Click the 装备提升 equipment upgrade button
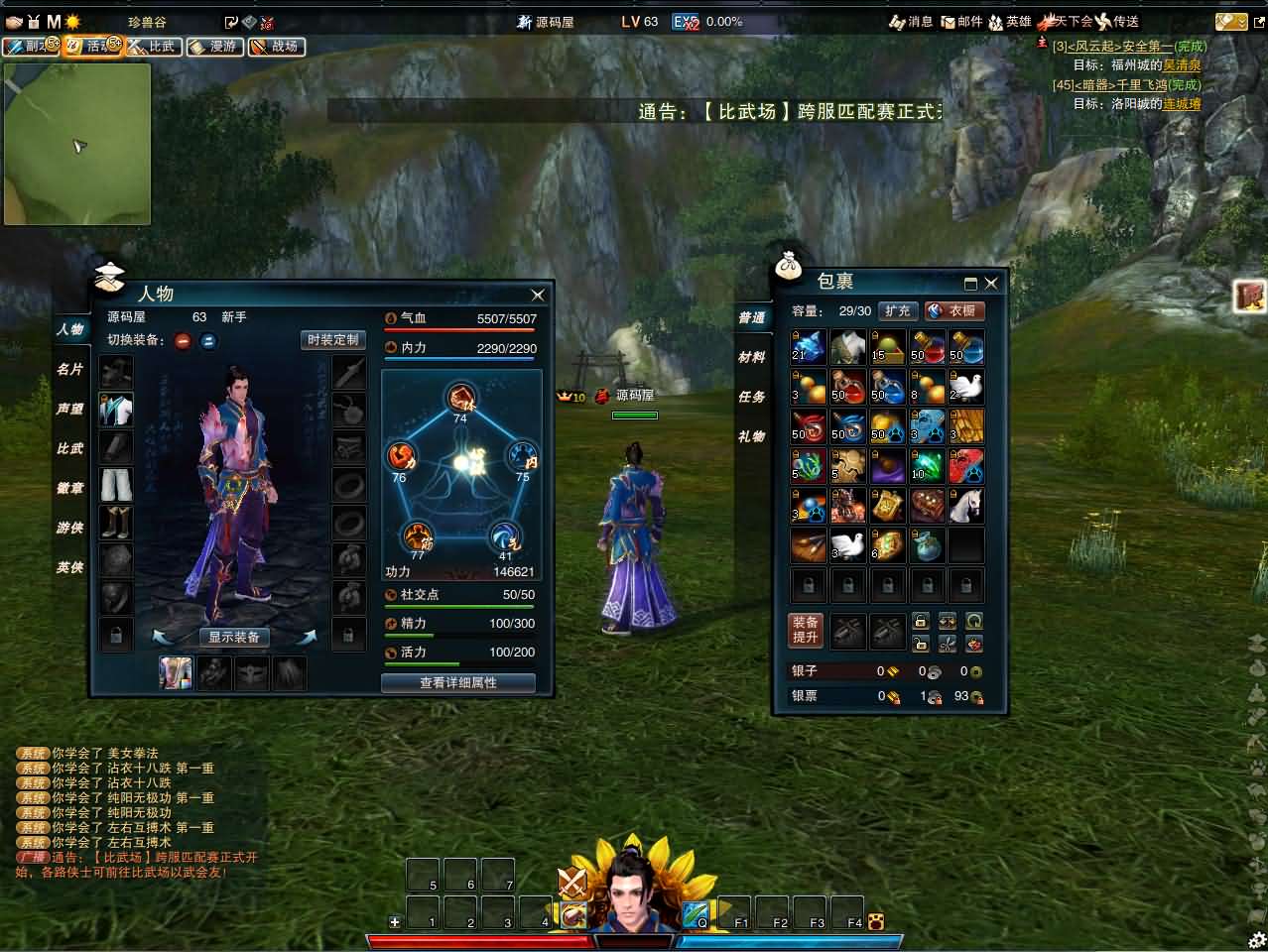This screenshot has width=1268, height=952. pyautogui.click(x=806, y=630)
